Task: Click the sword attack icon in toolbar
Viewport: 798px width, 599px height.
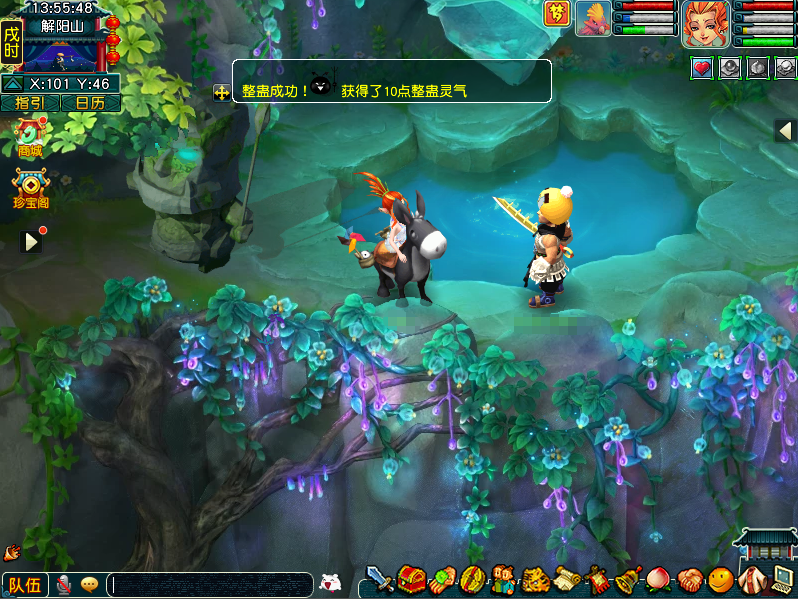Action: pyautogui.click(x=380, y=579)
